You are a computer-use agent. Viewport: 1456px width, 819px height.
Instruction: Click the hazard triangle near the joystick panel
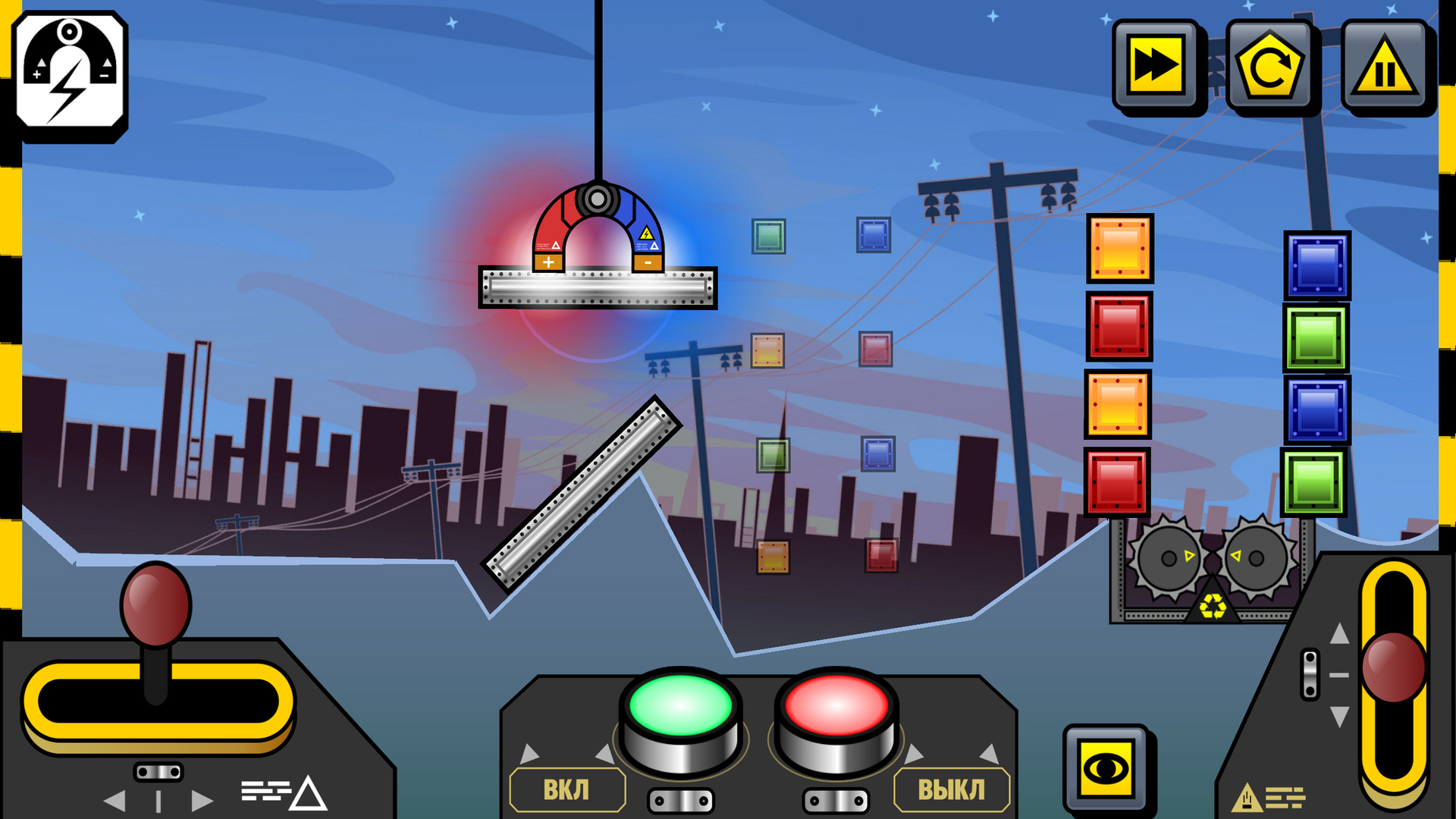(309, 796)
